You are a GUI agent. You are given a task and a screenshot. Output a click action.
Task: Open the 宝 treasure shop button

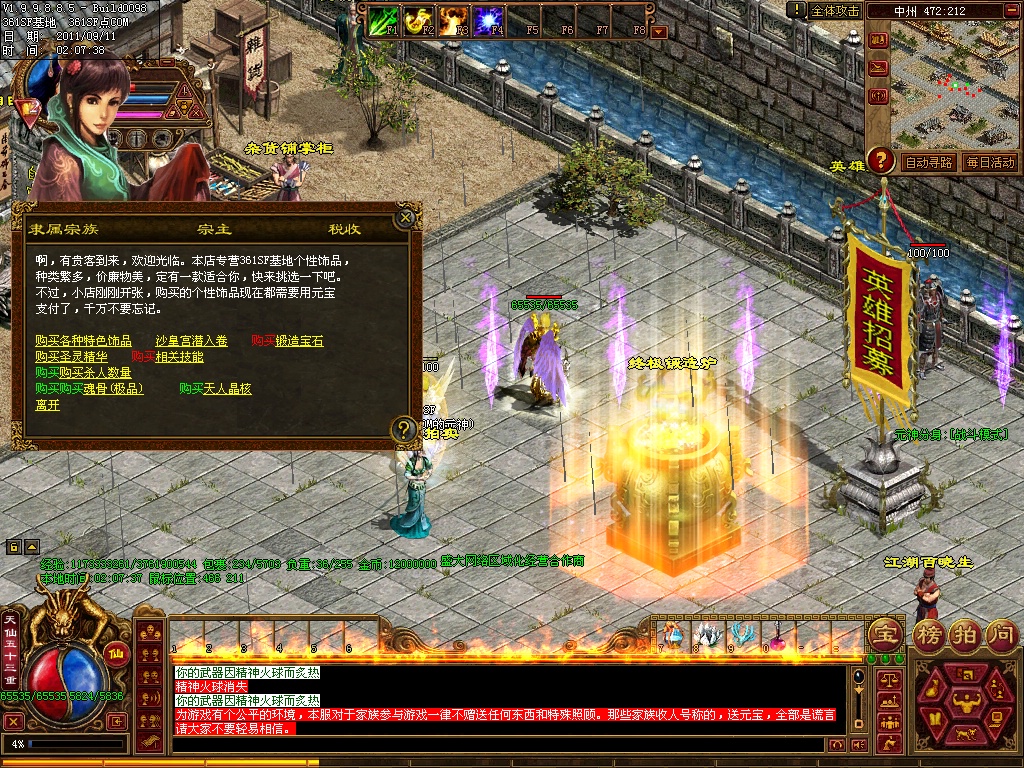click(885, 634)
